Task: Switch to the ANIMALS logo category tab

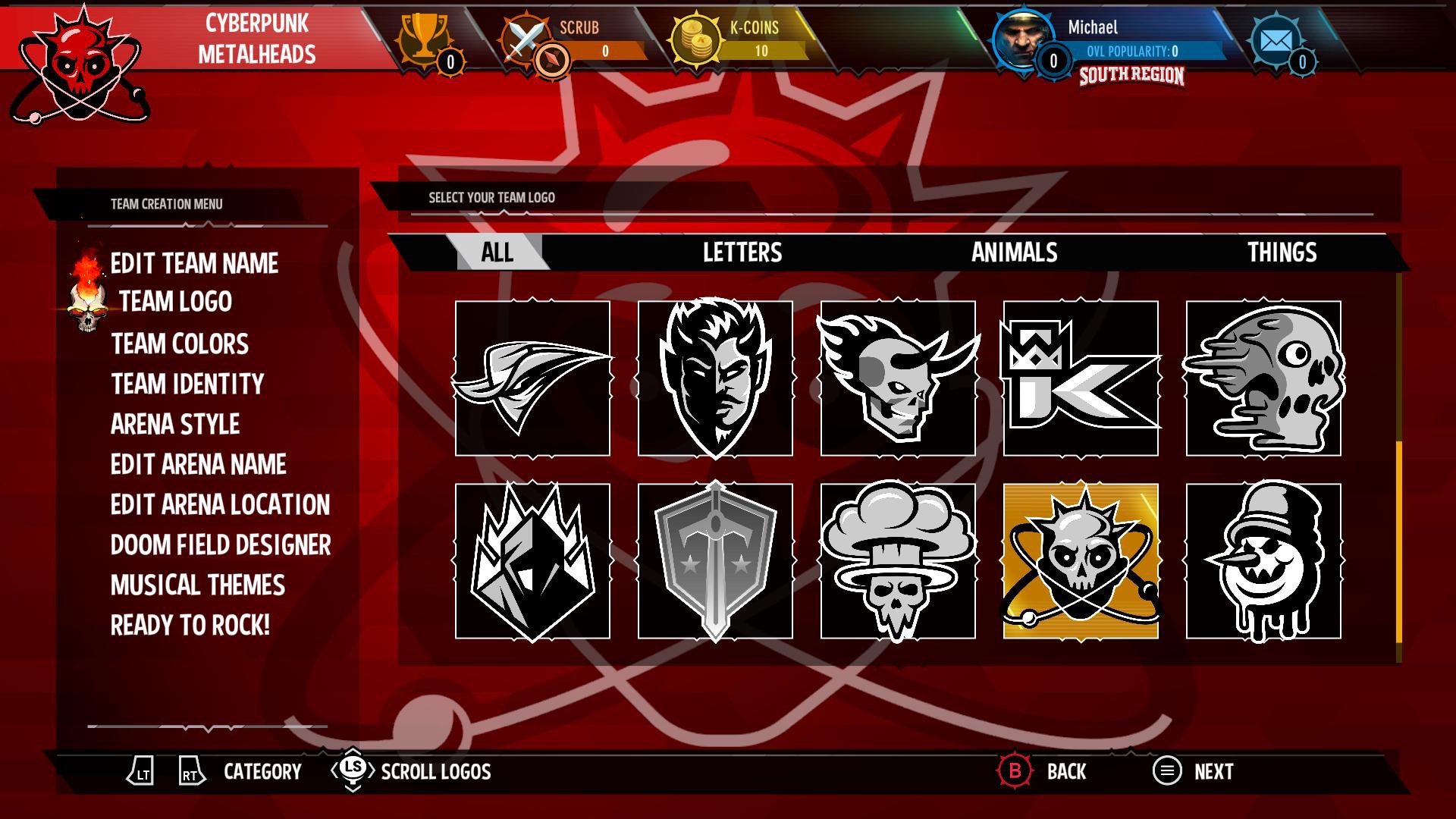Action: tap(1015, 253)
